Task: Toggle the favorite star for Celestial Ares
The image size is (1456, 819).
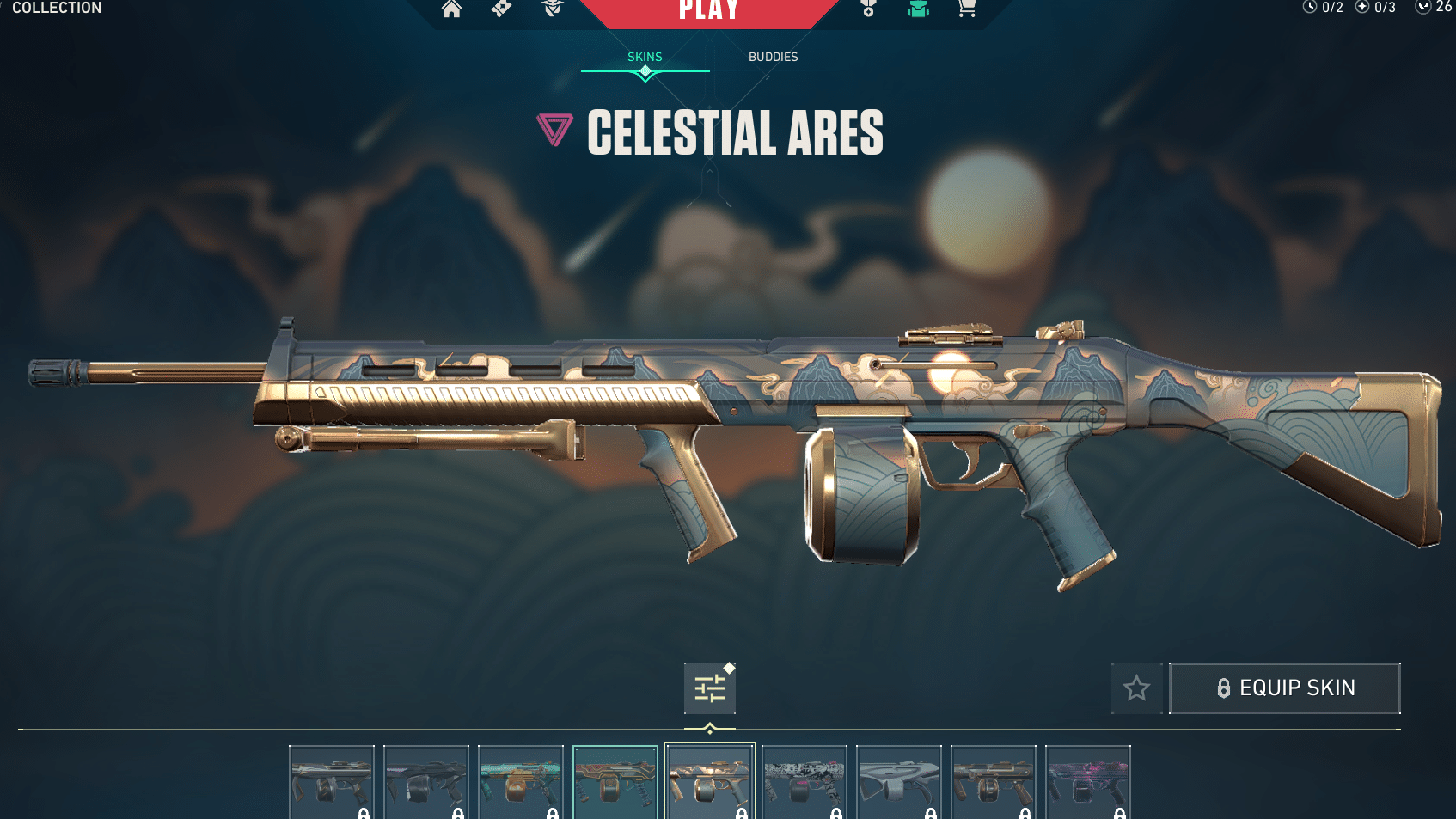Action: [x=1136, y=688]
